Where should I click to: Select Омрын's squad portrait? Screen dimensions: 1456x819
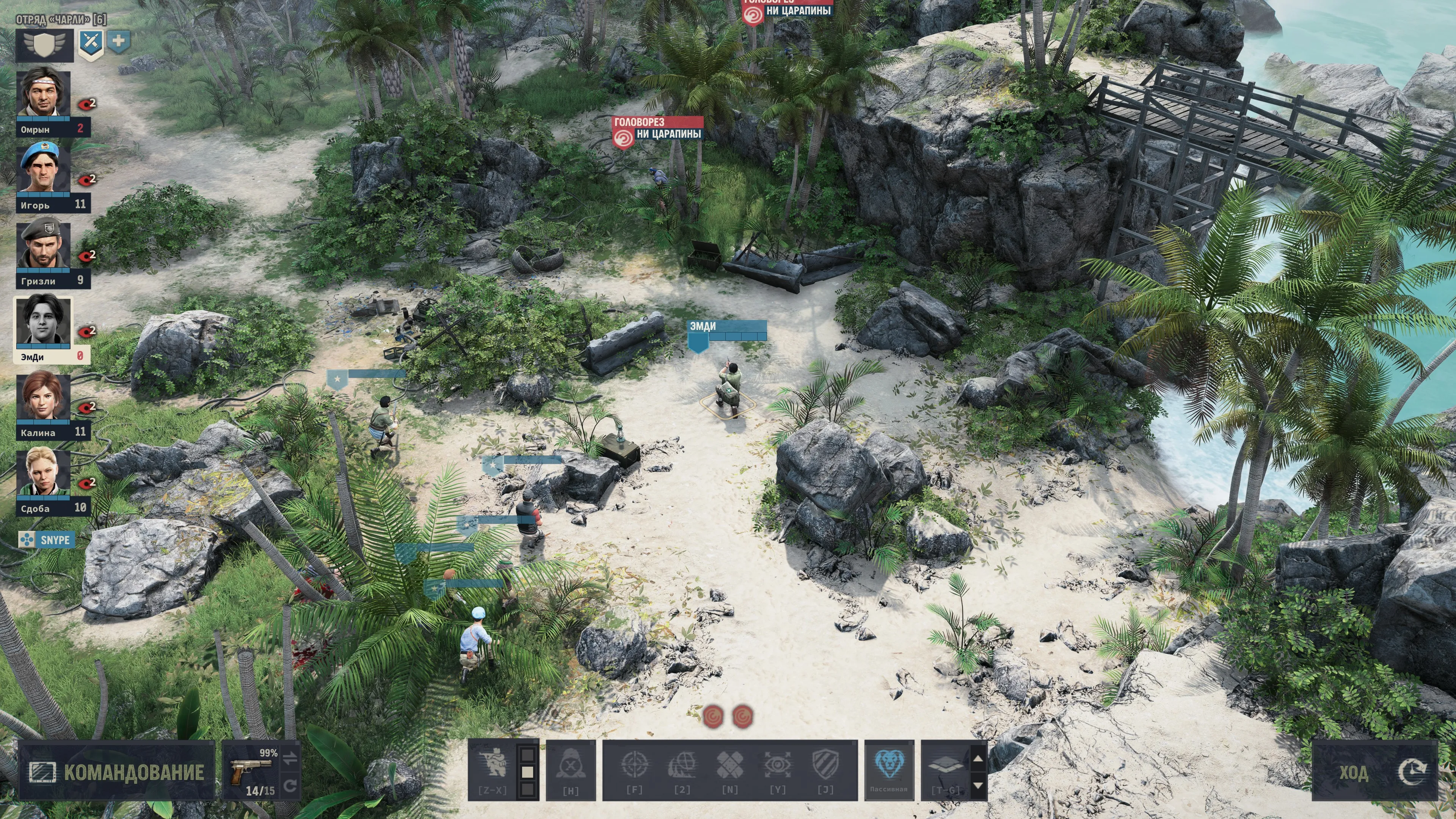click(44, 95)
